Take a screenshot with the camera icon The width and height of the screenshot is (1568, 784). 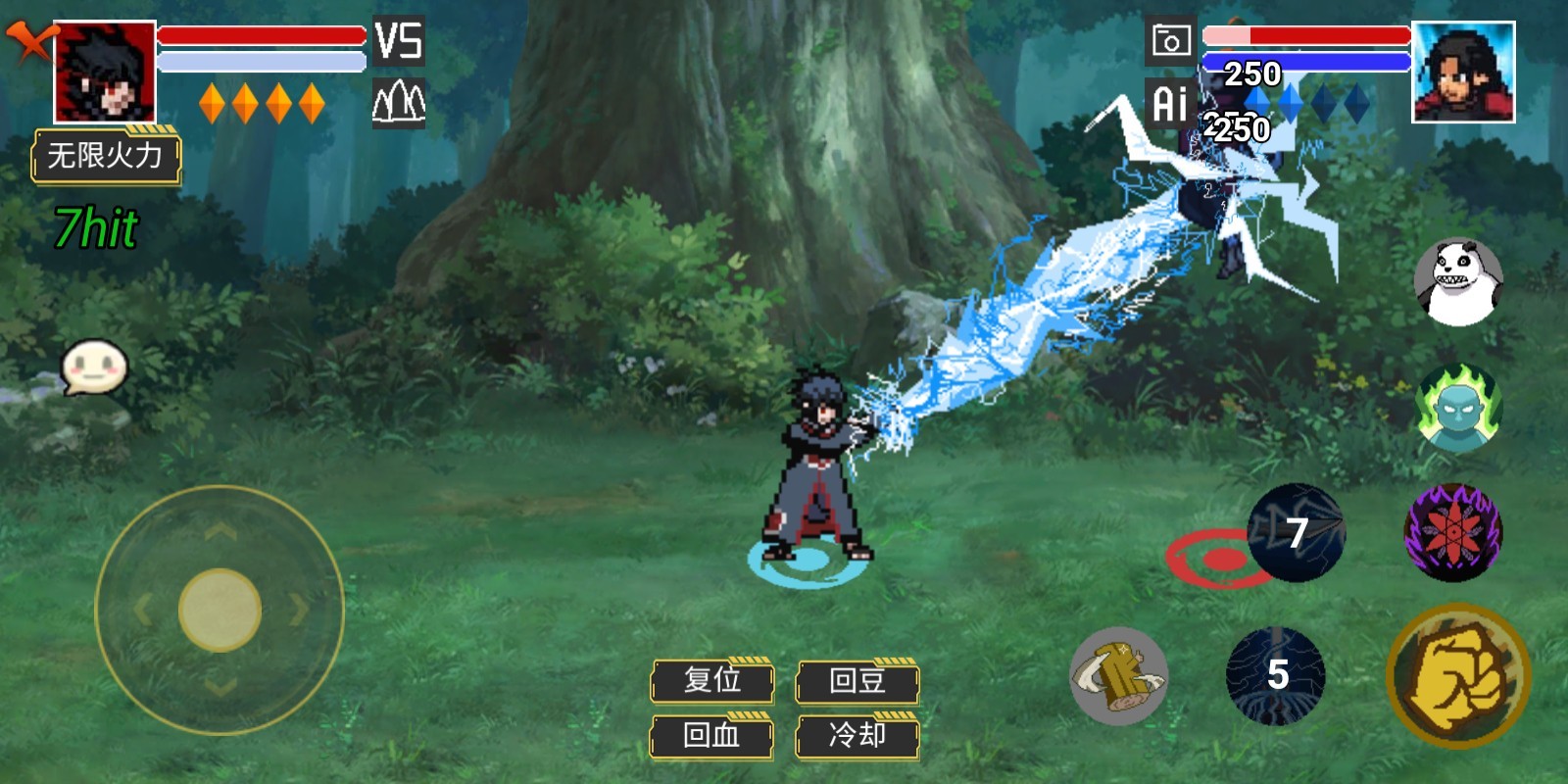click(x=1170, y=41)
